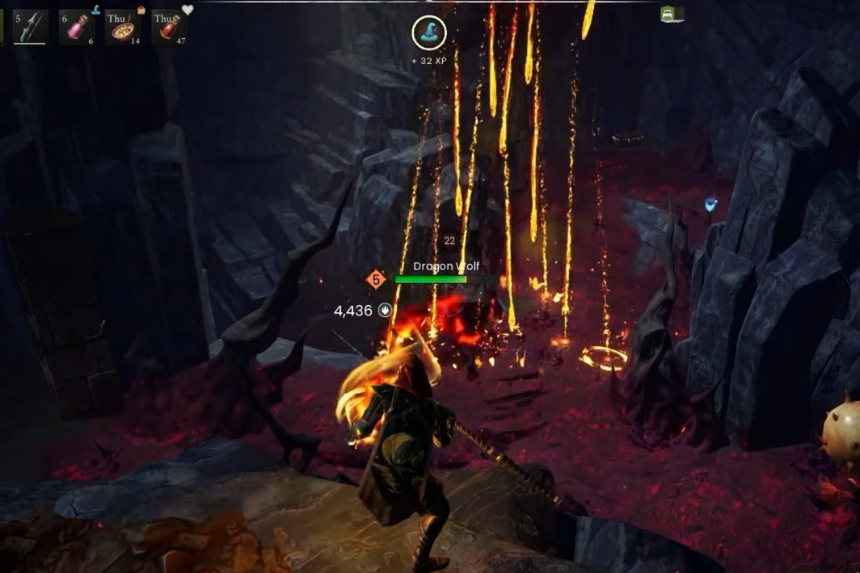Click the blue wizard hat XP icon
The image size is (860, 573).
(x=429, y=33)
